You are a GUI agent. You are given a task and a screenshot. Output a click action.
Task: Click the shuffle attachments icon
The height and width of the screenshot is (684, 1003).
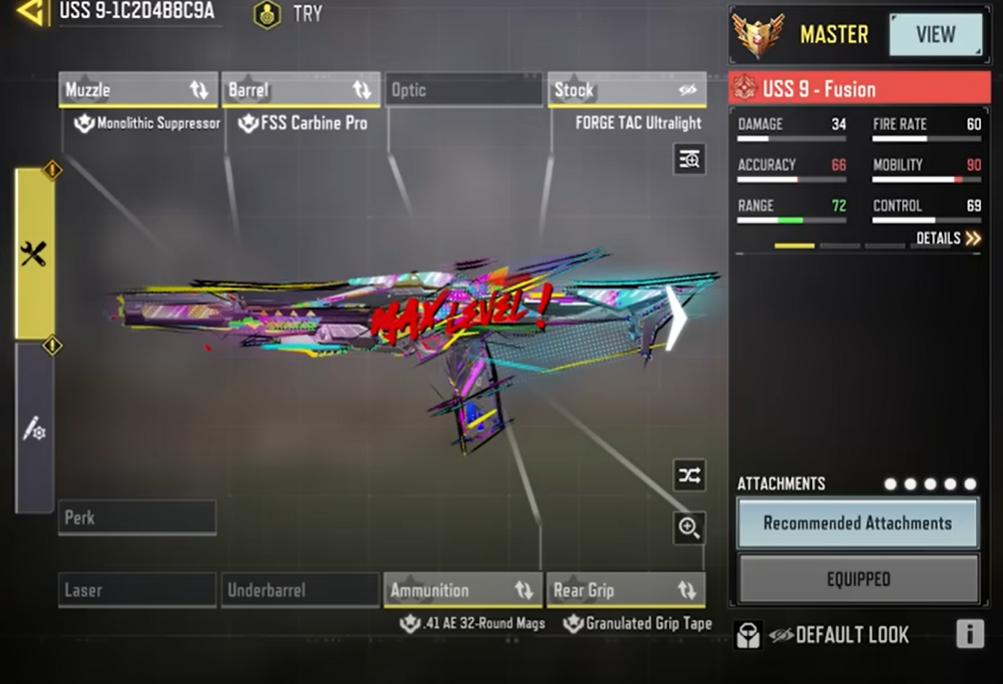tap(689, 476)
